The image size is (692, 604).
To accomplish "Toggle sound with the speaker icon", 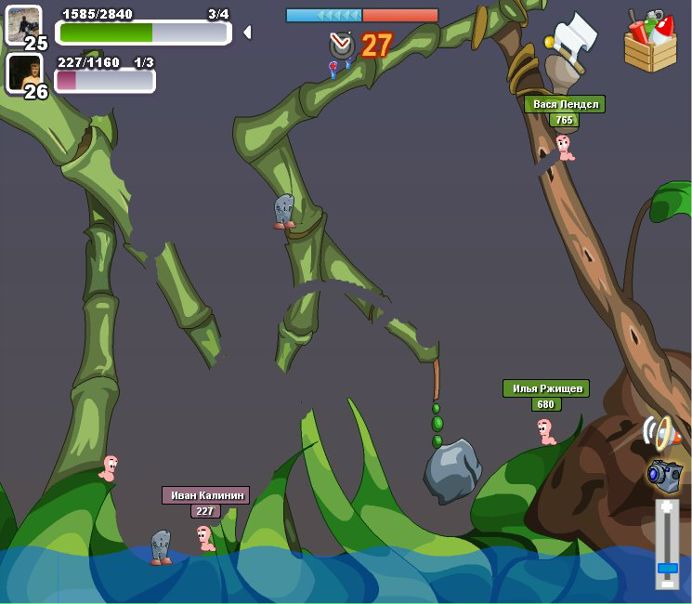I will tap(661, 434).
